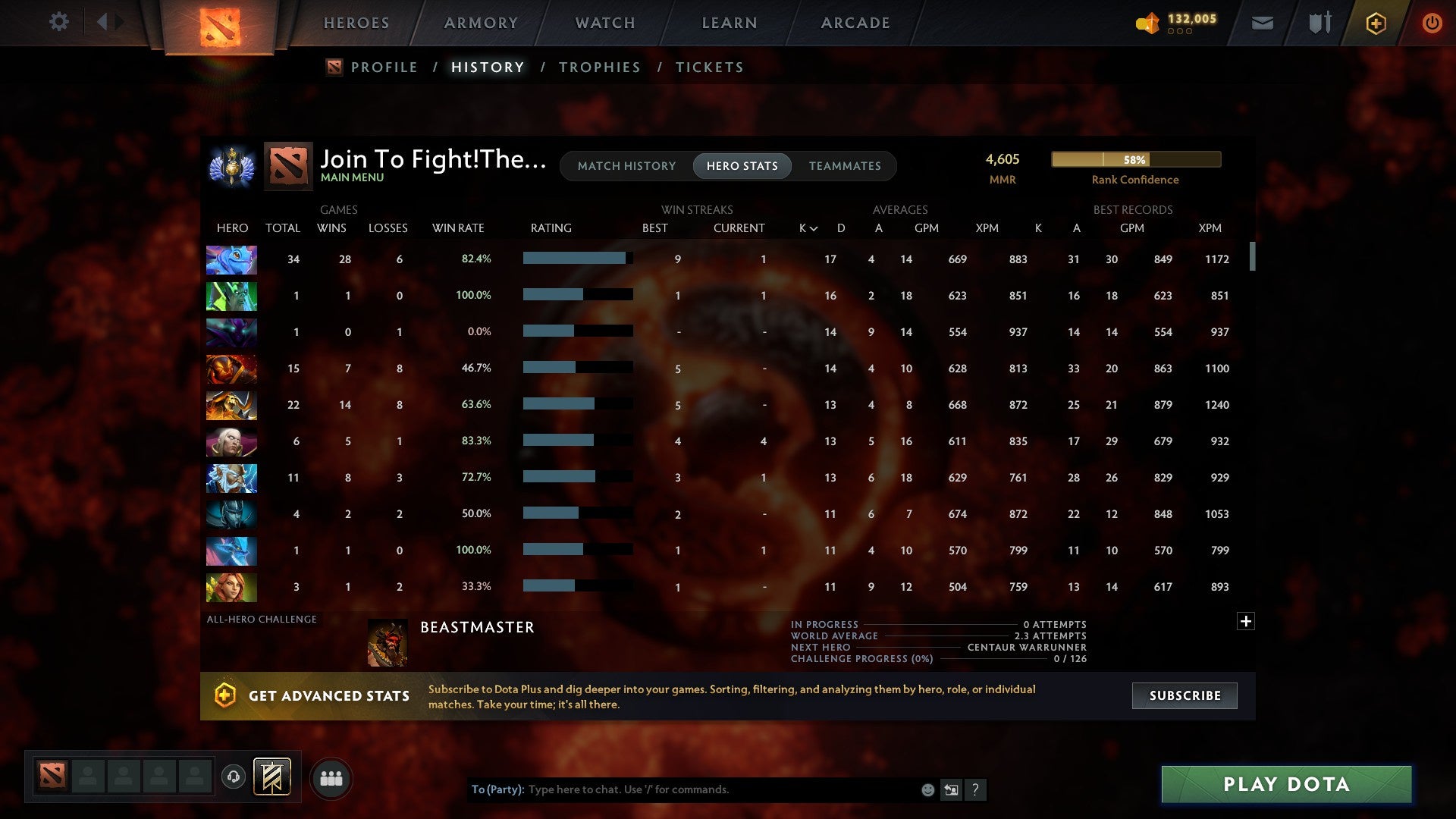Click the chat channel icon beside the smiley

point(951,789)
